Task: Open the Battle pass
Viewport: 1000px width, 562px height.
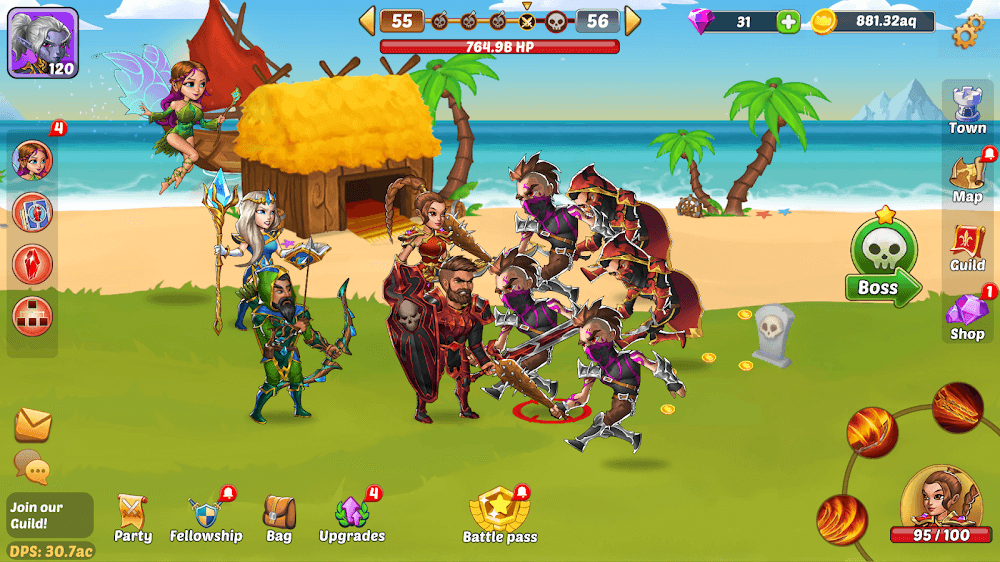Action: (499, 517)
